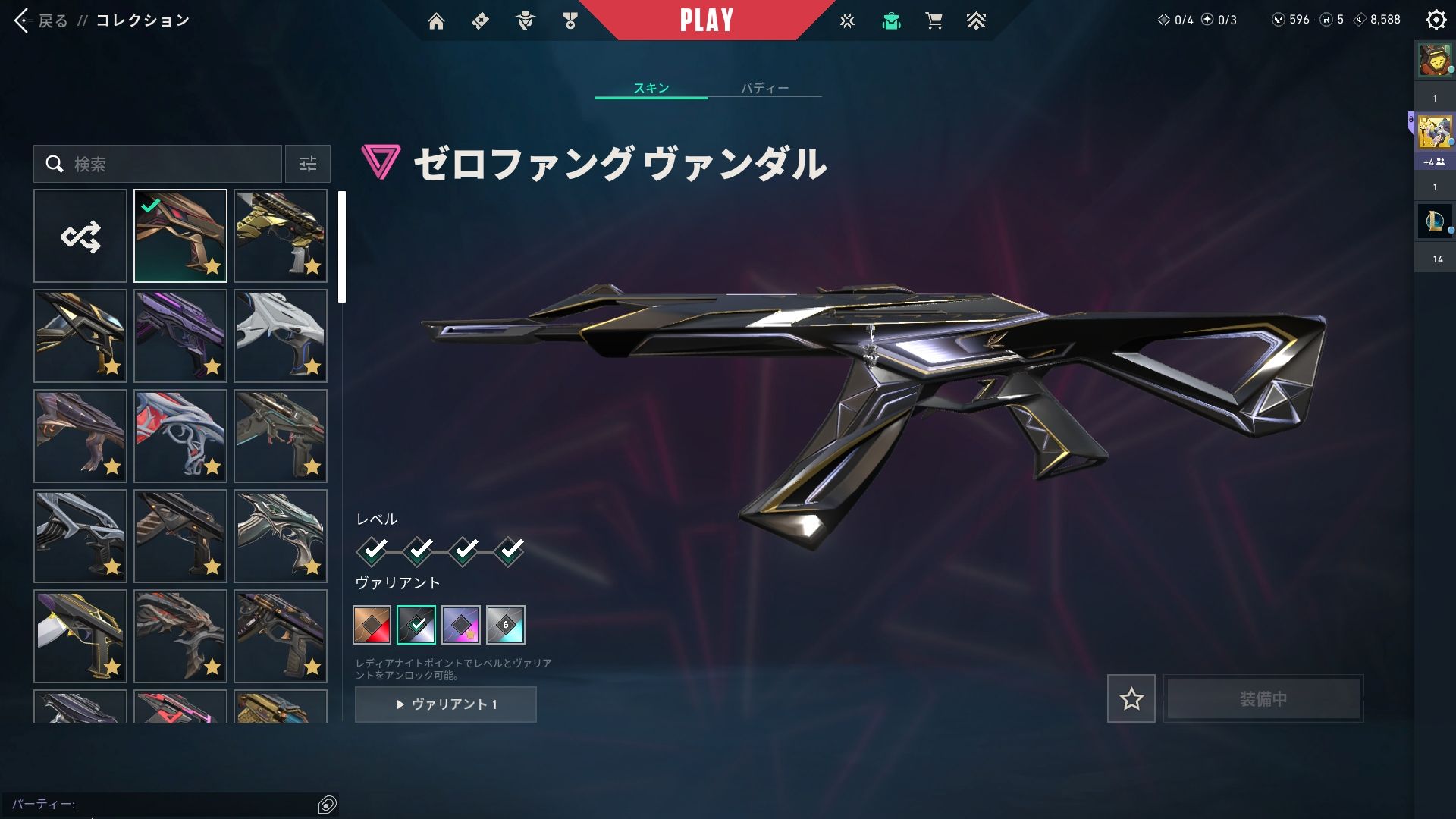Open the collection icon in top navigation
Screen dimensions: 1456x819
[891, 21]
